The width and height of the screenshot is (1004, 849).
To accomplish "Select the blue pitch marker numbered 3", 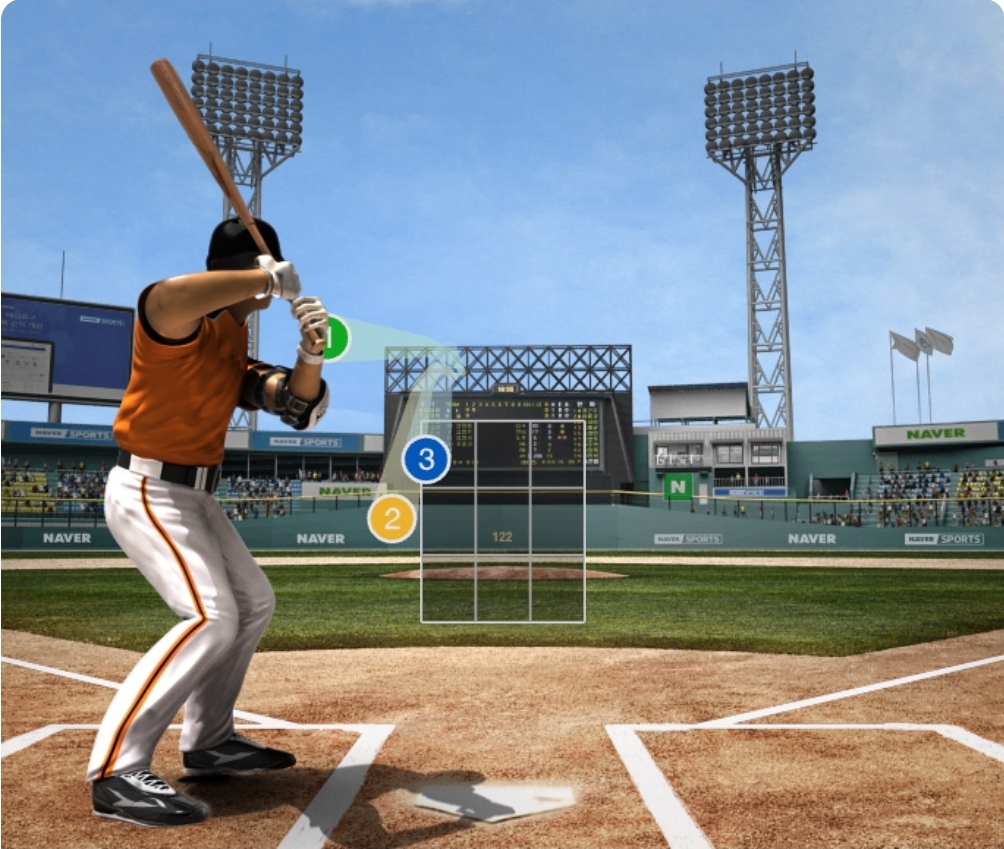I will 426,460.
